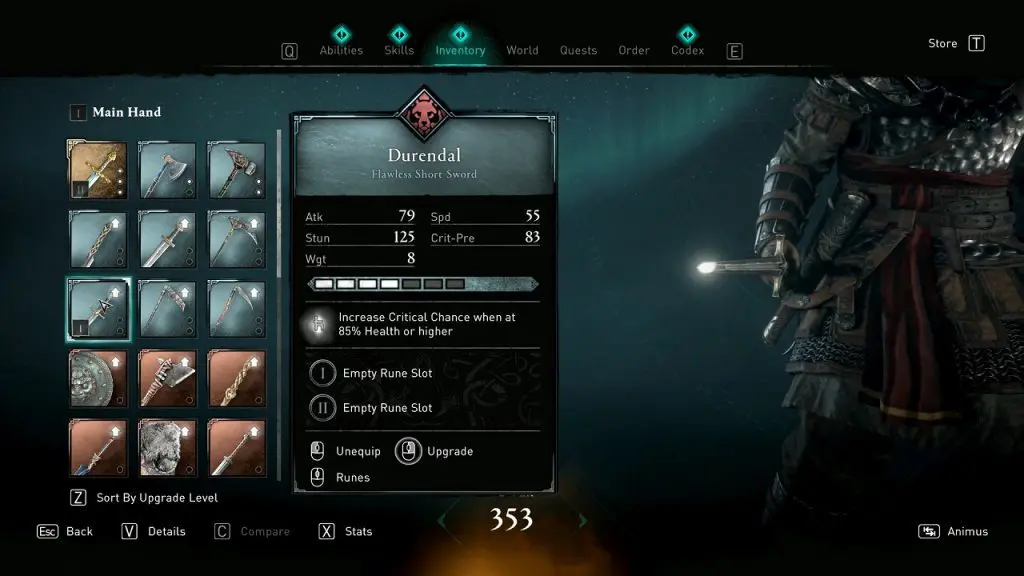Click the first Empty Rune Slot
The image size is (1024, 576).
click(387, 373)
